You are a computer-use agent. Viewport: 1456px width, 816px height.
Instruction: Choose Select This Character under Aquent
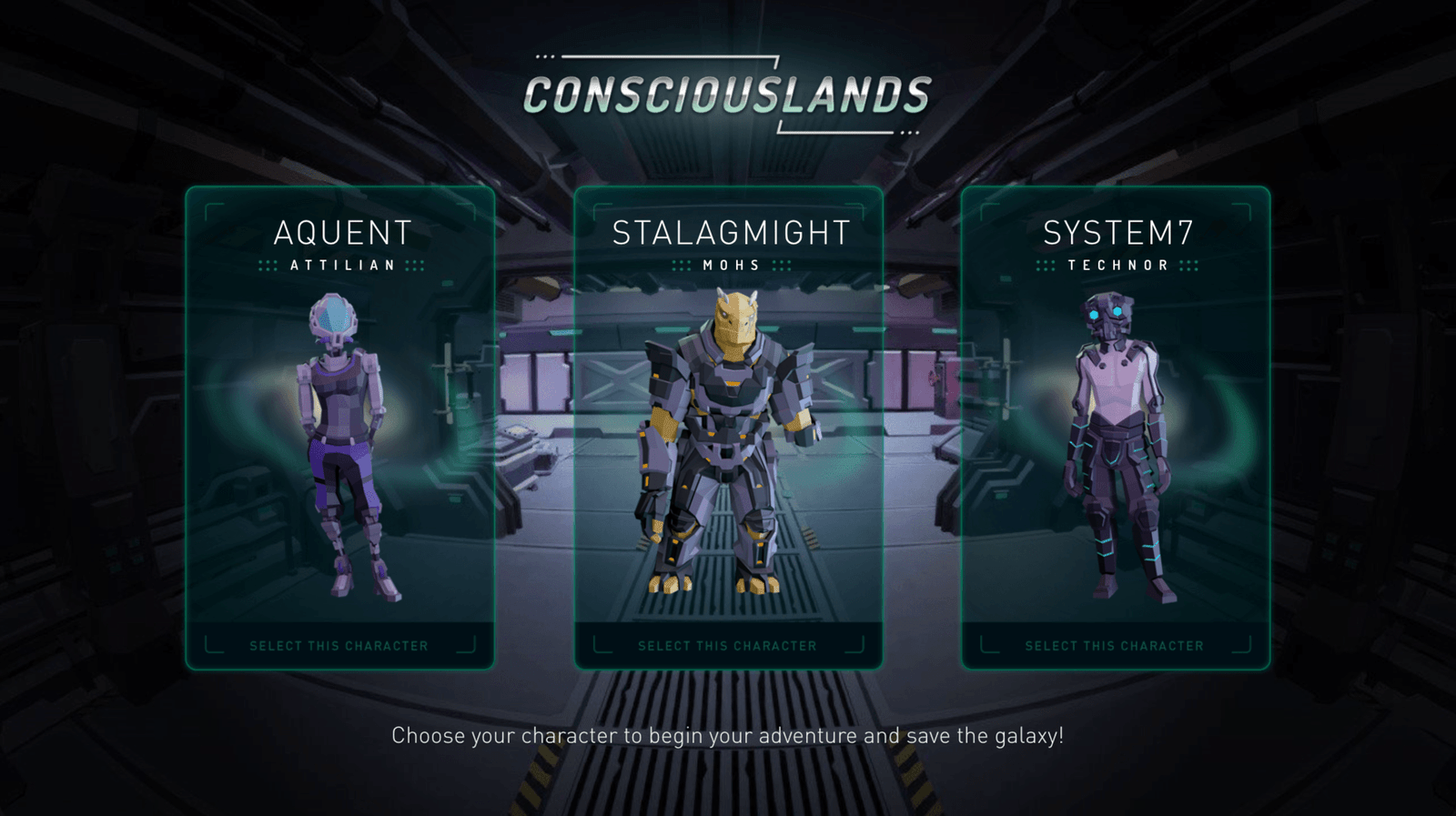click(x=338, y=646)
